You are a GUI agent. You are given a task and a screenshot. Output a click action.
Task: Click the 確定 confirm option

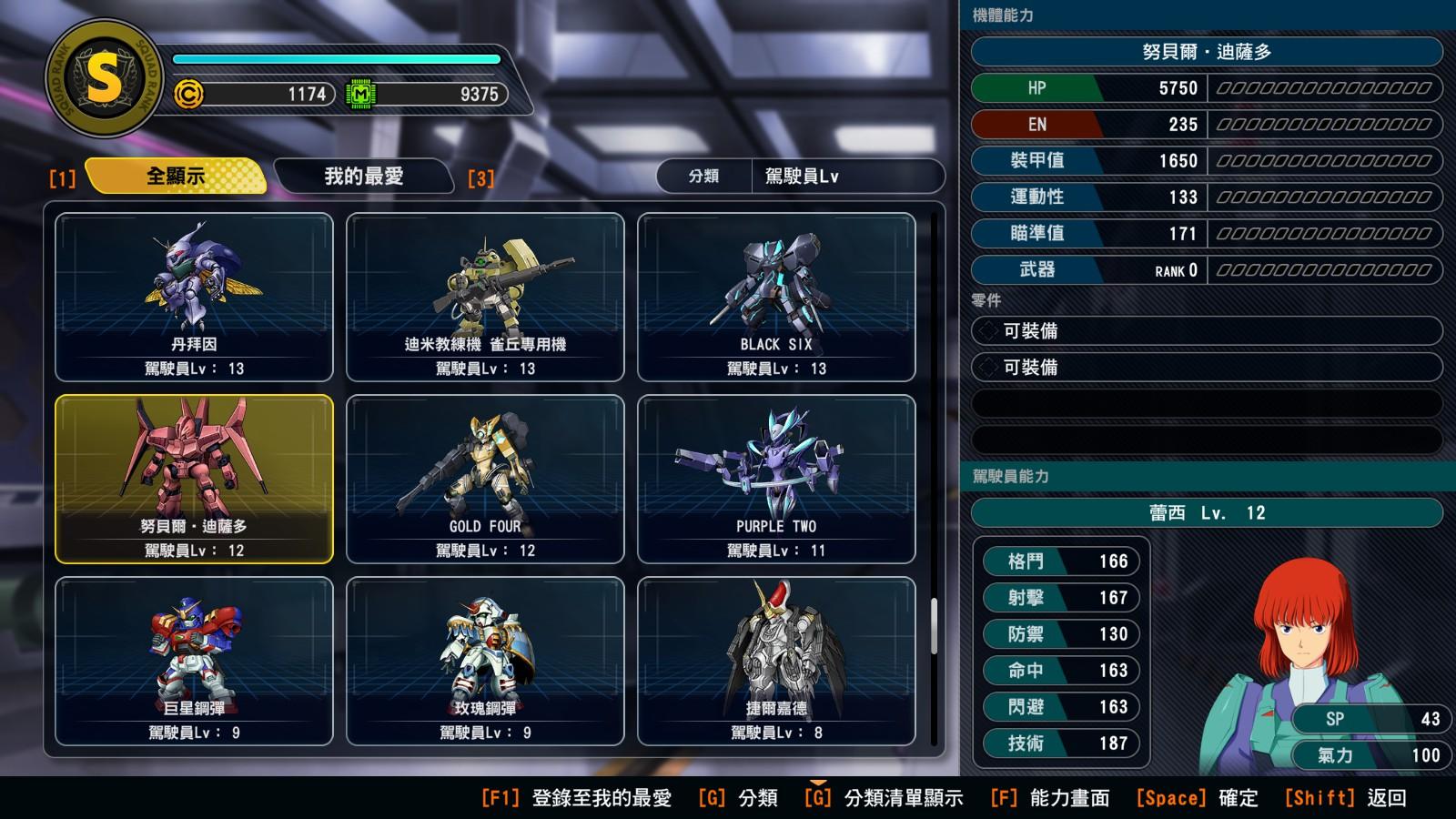(x=1198, y=798)
